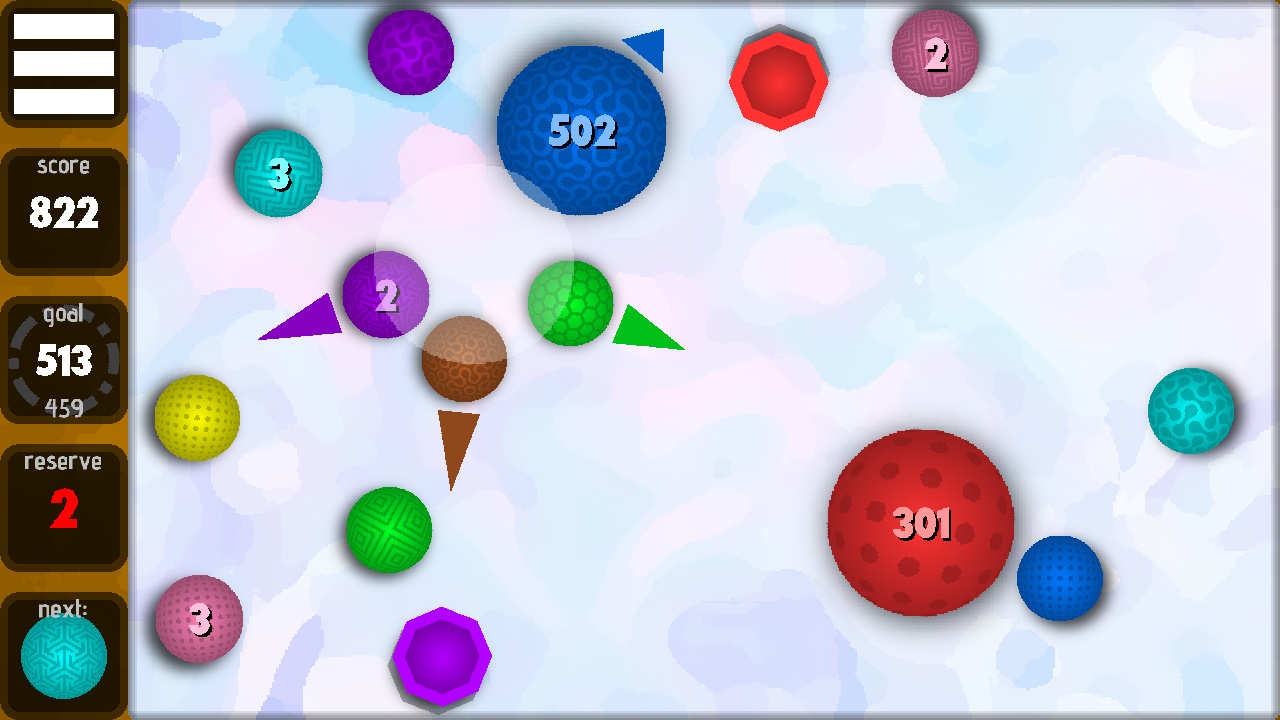Select the small blue ball beside the red 301 ball
Image resolution: width=1280 pixels, height=720 pixels.
1061,577
